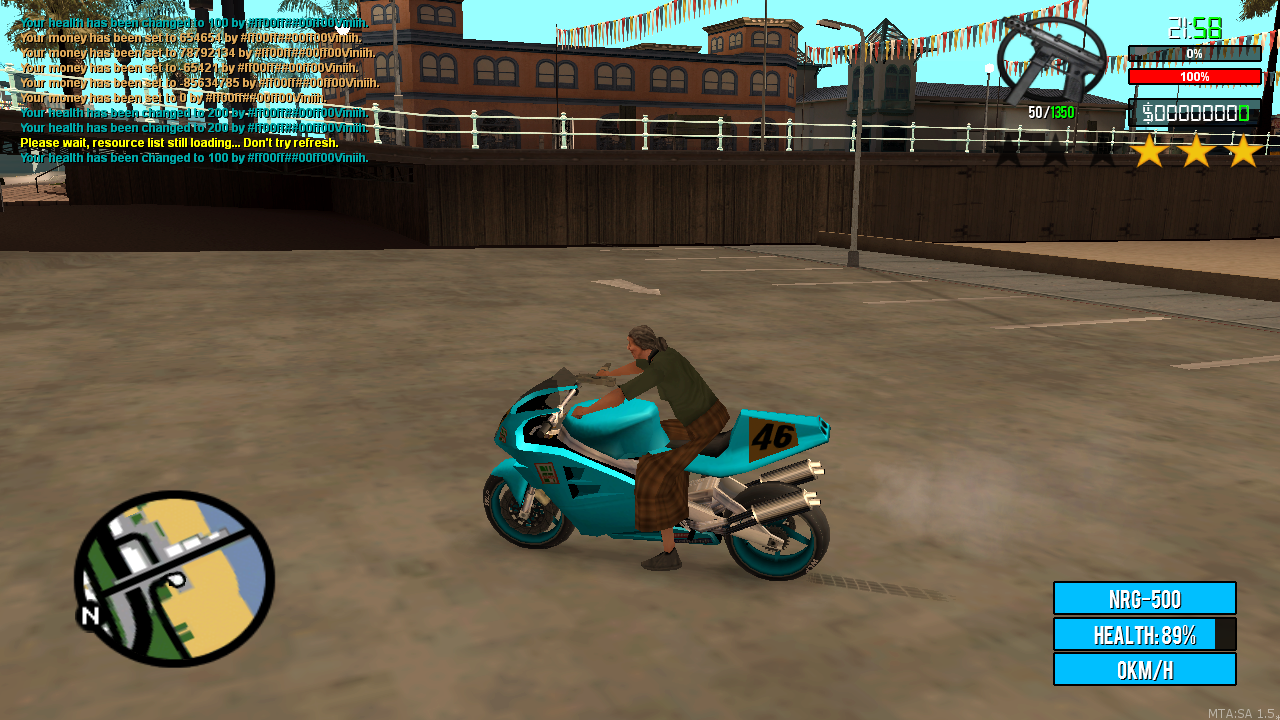
Task: Click the rightmost wanted star
Action: click(x=1243, y=152)
